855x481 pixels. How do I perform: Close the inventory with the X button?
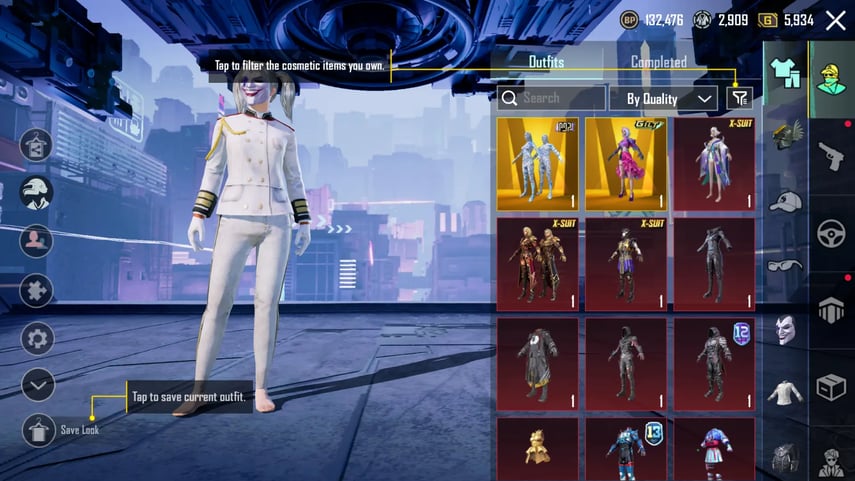pos(836,19)
